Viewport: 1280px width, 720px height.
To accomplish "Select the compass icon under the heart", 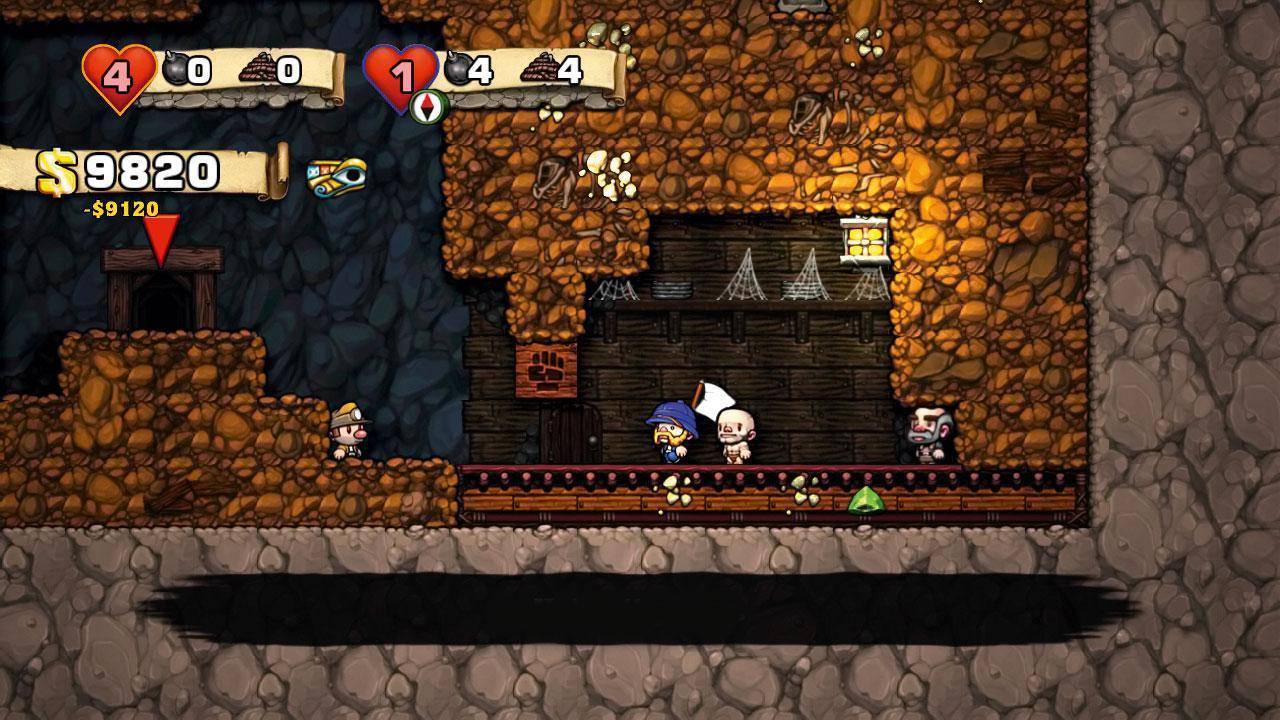I will pos(427,106).
